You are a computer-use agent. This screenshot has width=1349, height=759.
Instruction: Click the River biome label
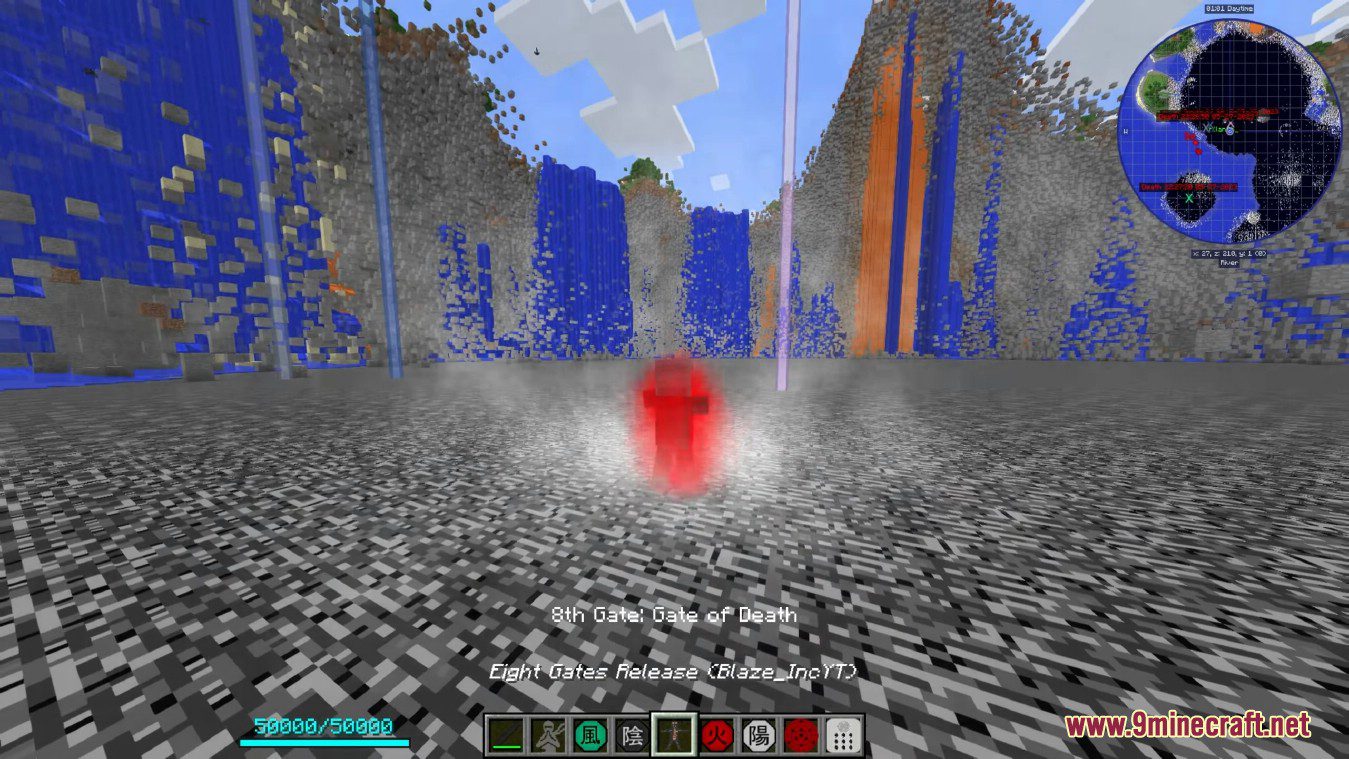(x=1228, y=263)
